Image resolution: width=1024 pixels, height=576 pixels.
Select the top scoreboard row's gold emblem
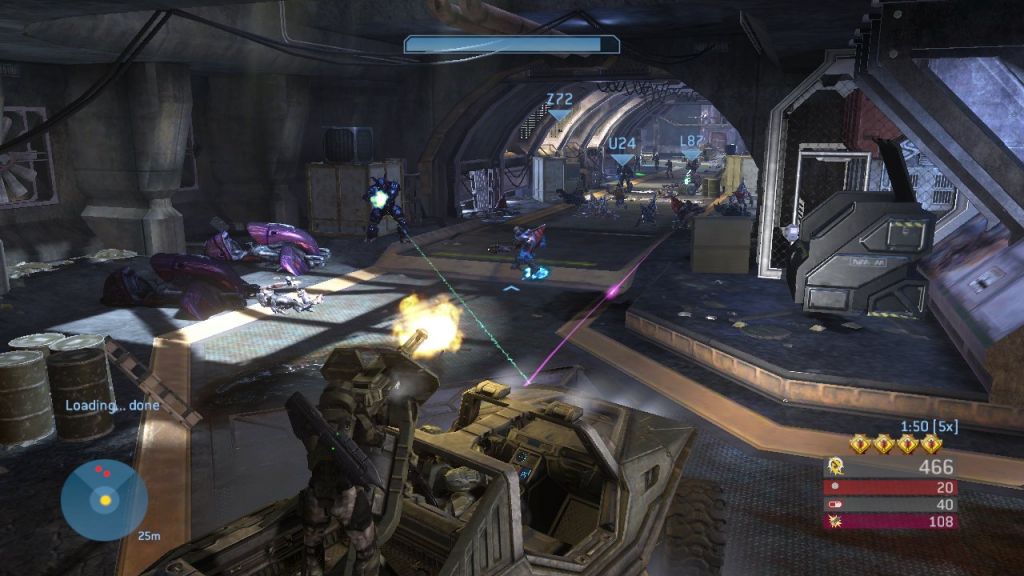coord(838,467)
